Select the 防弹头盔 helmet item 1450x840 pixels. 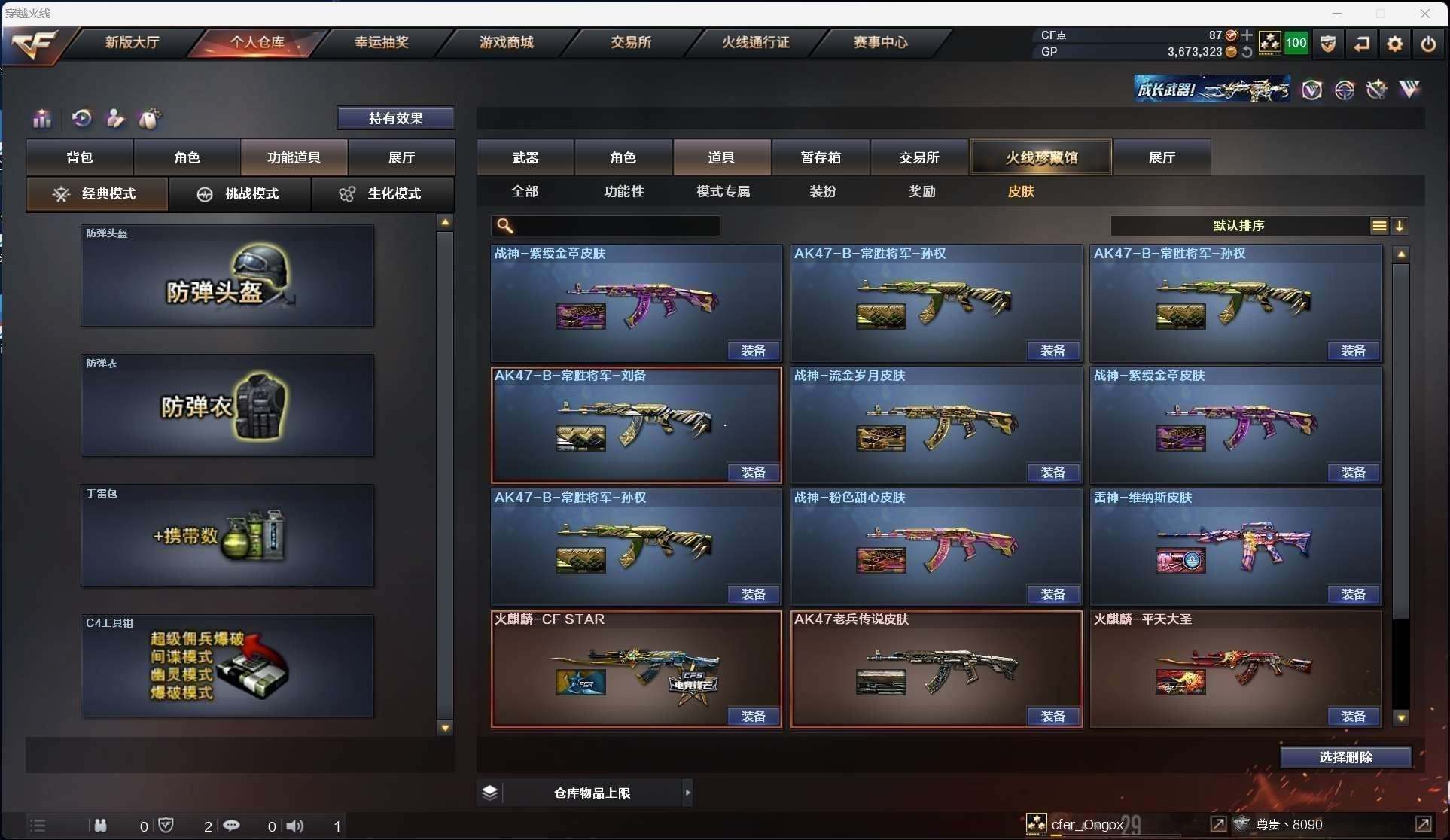(227, 276)
